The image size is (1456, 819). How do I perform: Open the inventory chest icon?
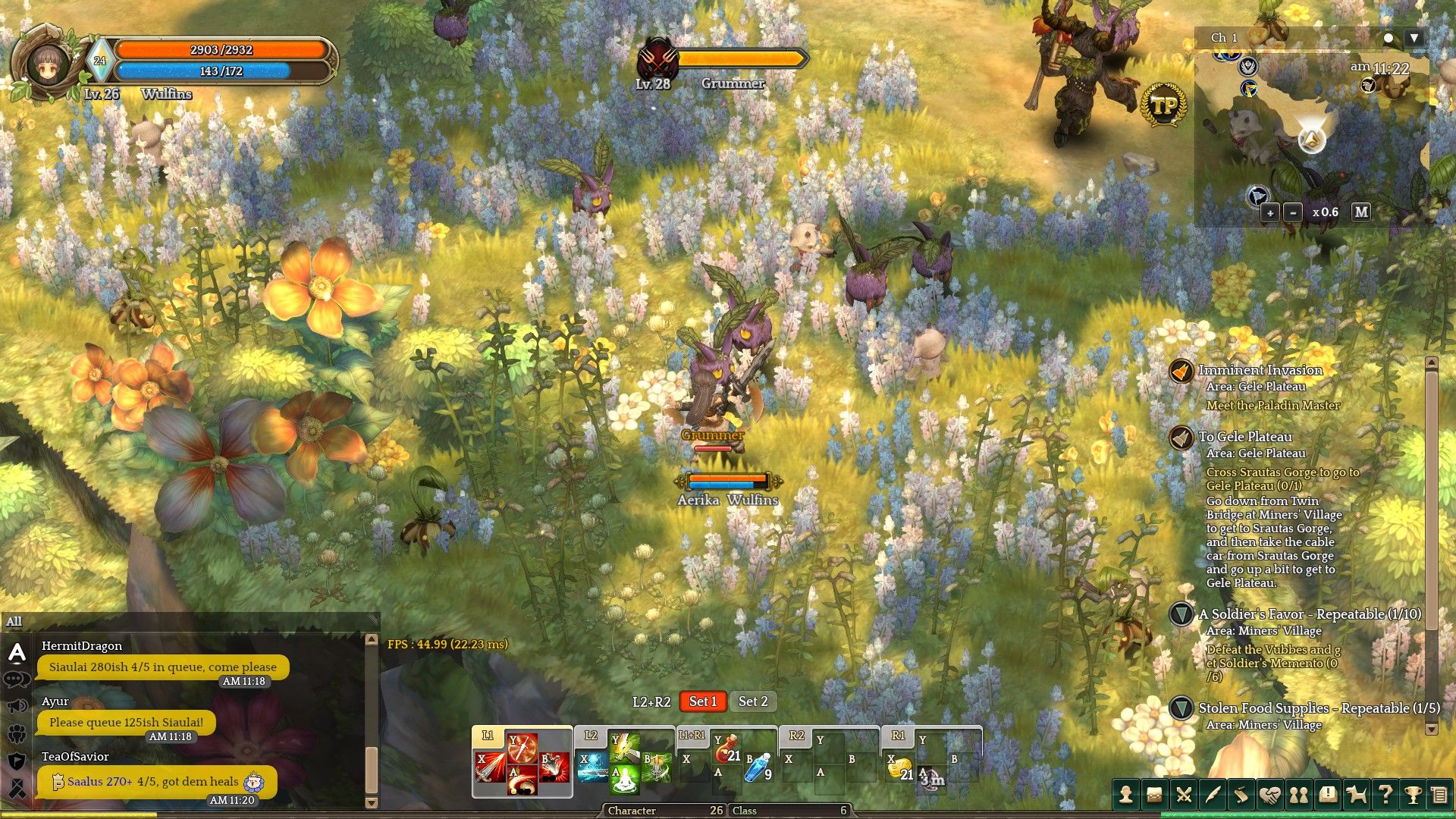click(1154, 793)
